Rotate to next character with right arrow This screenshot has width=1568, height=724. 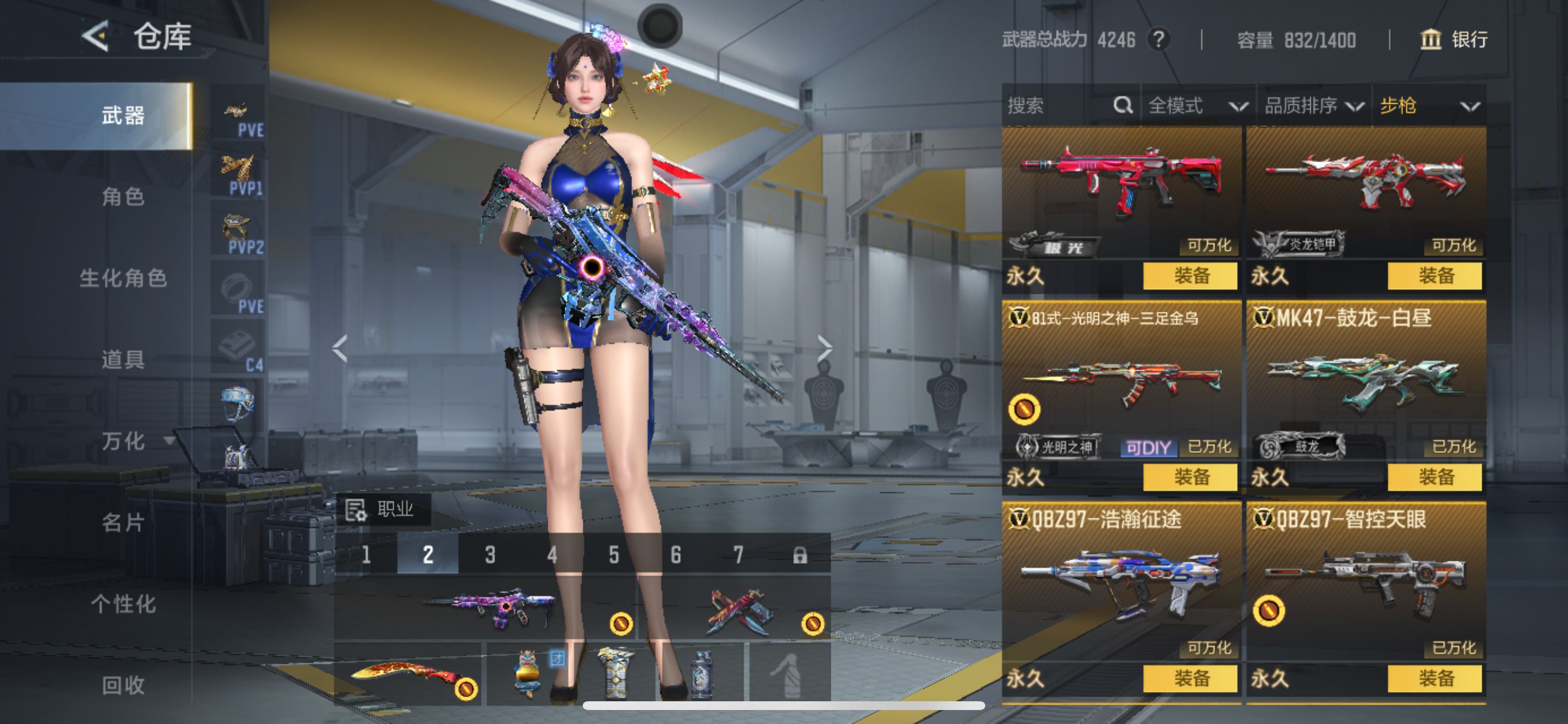824,348
